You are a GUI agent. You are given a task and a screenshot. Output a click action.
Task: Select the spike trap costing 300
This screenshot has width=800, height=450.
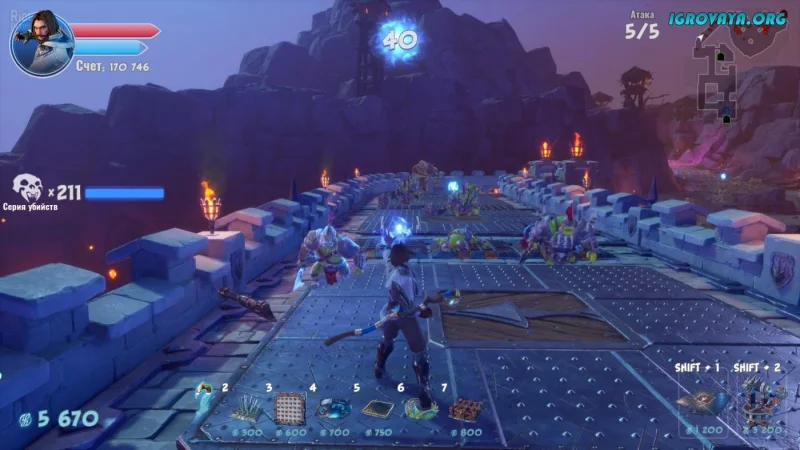[x=245, y=408]
